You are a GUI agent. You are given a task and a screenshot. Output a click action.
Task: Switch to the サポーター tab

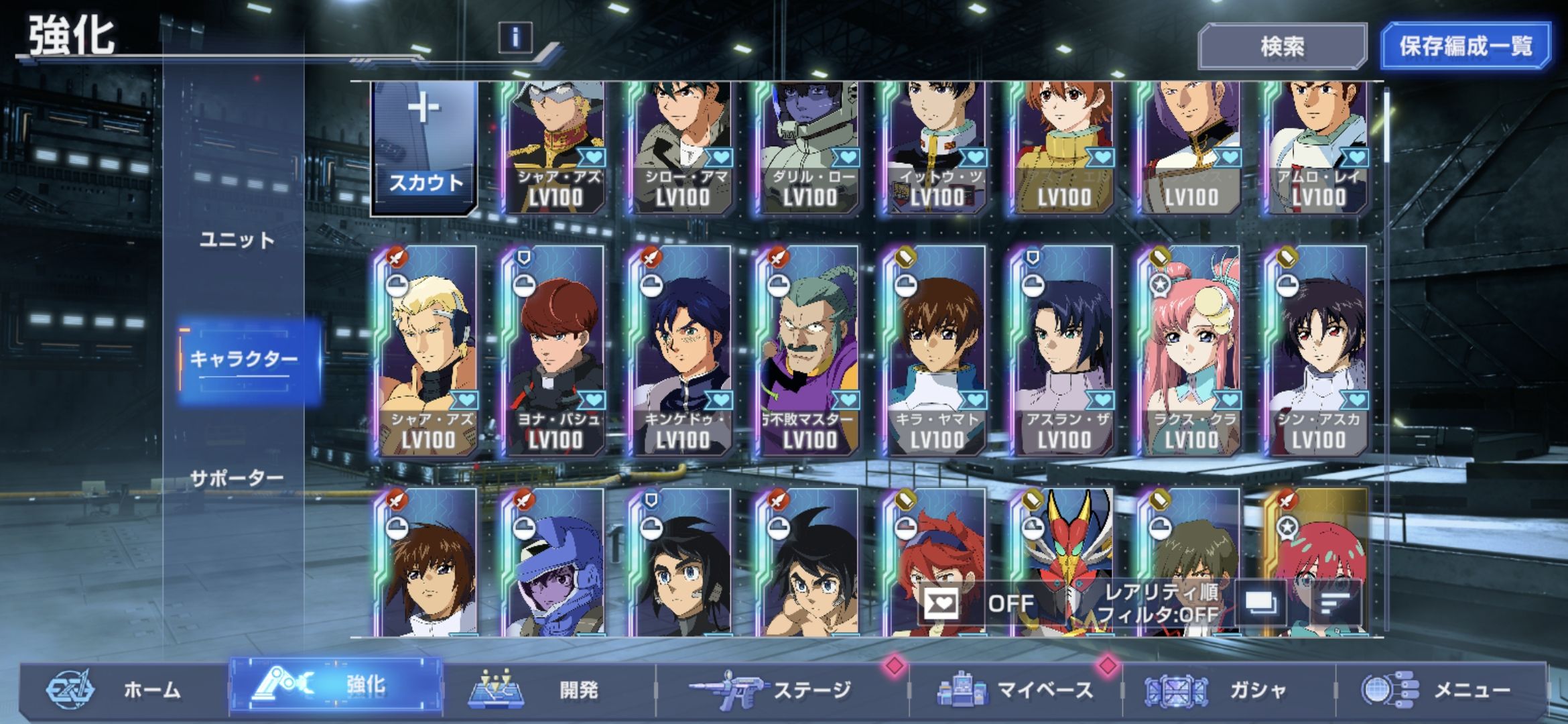[237, 478]
